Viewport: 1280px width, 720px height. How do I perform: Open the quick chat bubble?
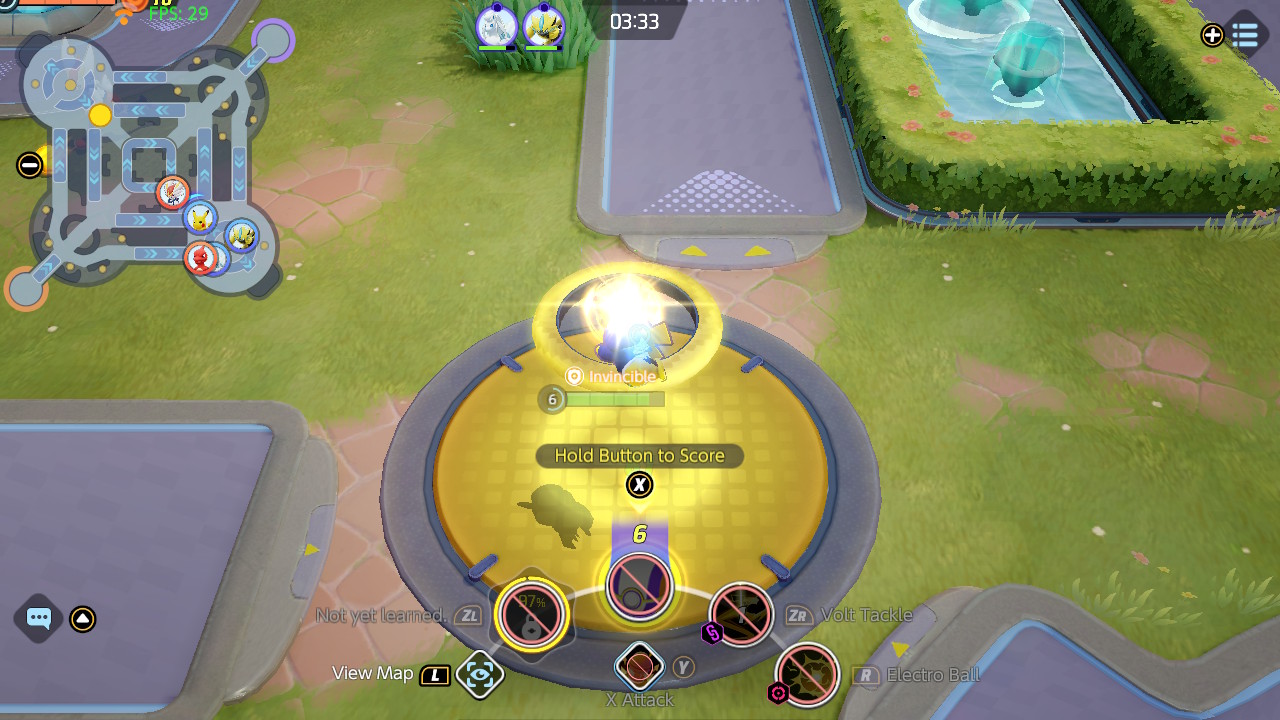tap(39, 618)
